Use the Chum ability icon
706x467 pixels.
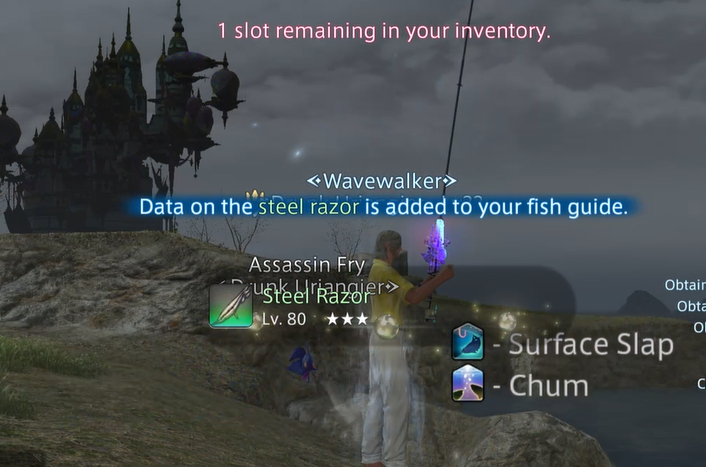(x=467, y=384)
